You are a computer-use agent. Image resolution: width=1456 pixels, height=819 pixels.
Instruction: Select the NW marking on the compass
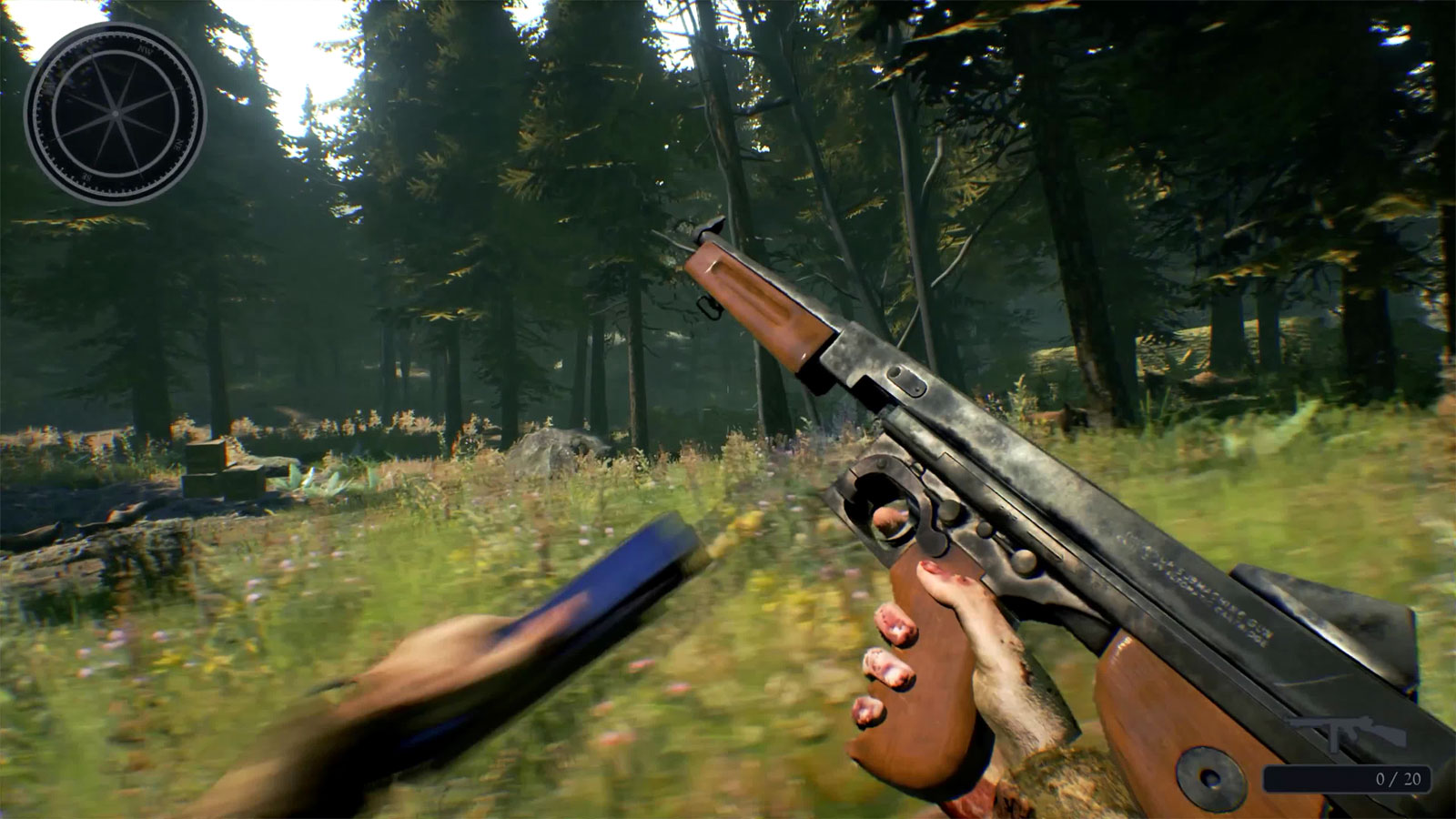coord(146,51)
